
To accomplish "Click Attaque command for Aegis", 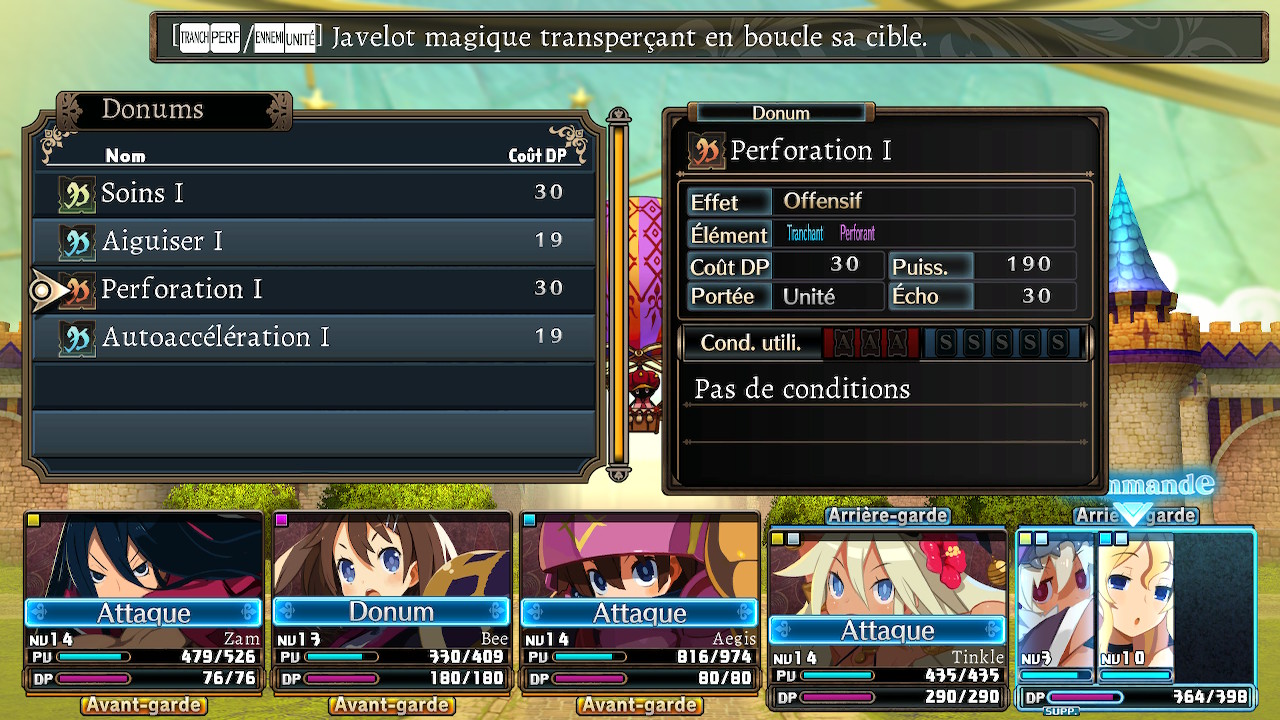I will [638, 612].
